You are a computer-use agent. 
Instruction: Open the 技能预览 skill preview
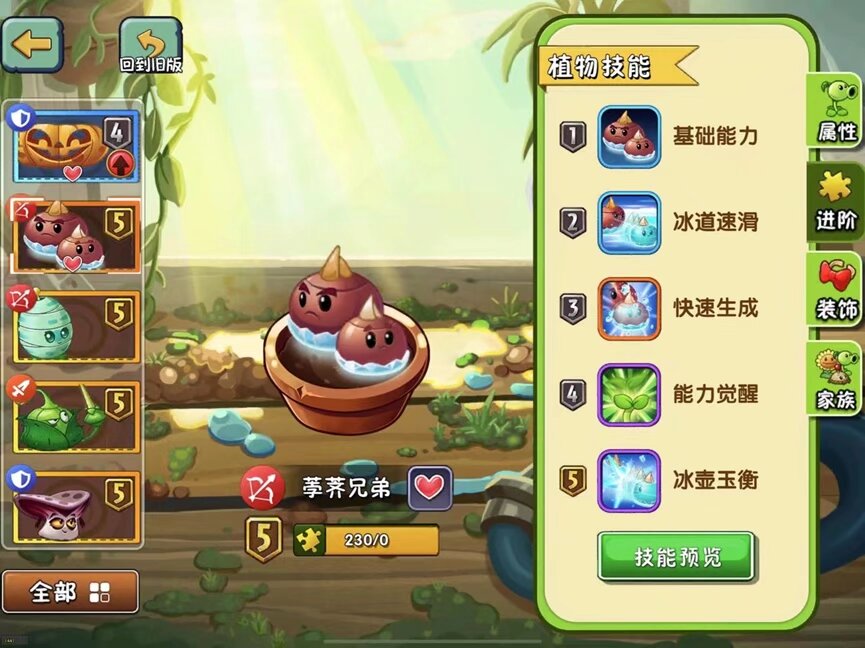coord(676,556)
